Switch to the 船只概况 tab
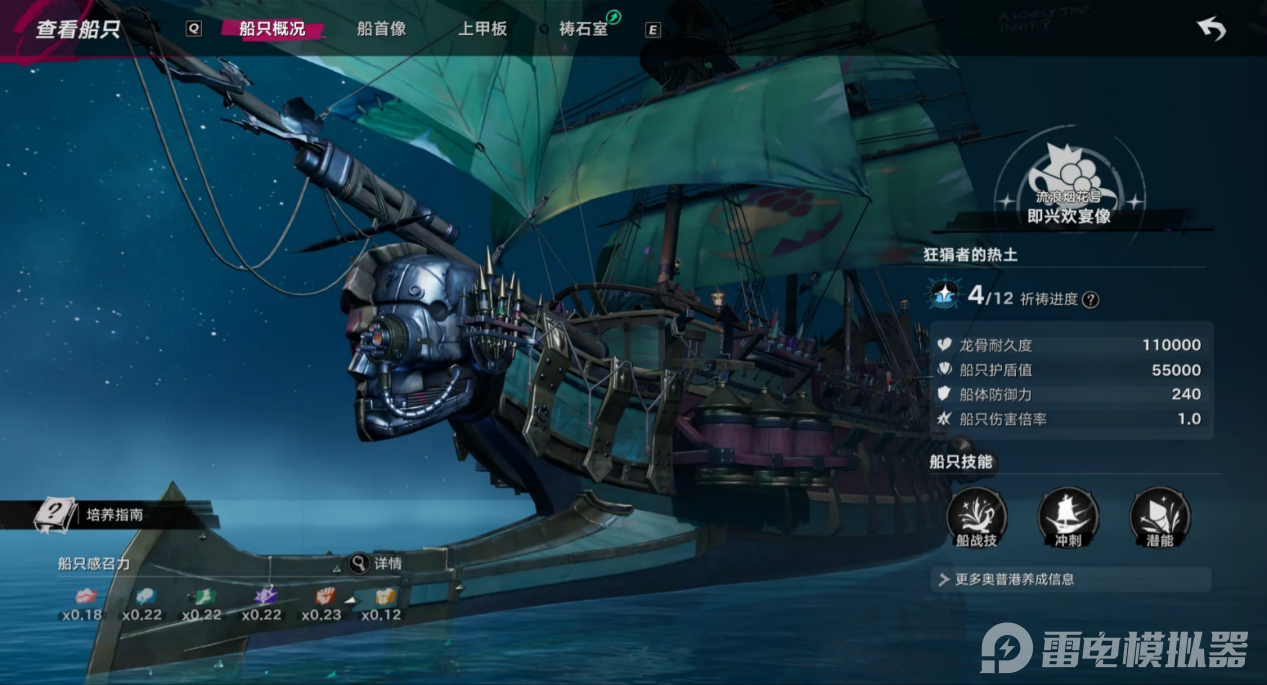The width and height of the screenshot is (1267, 685). (272, 29)
